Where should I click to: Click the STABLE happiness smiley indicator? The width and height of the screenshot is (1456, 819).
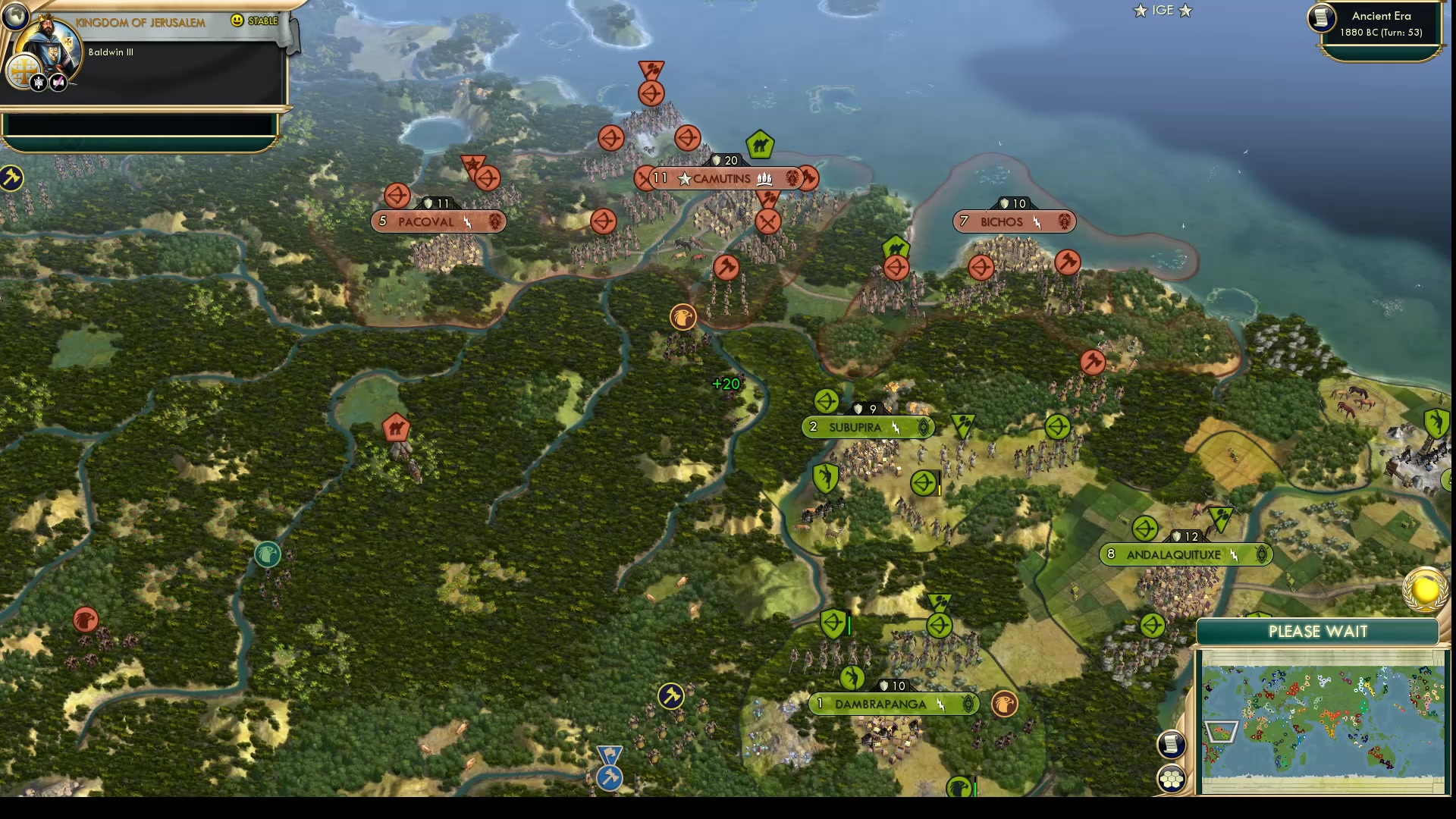(x=238, y=21)
